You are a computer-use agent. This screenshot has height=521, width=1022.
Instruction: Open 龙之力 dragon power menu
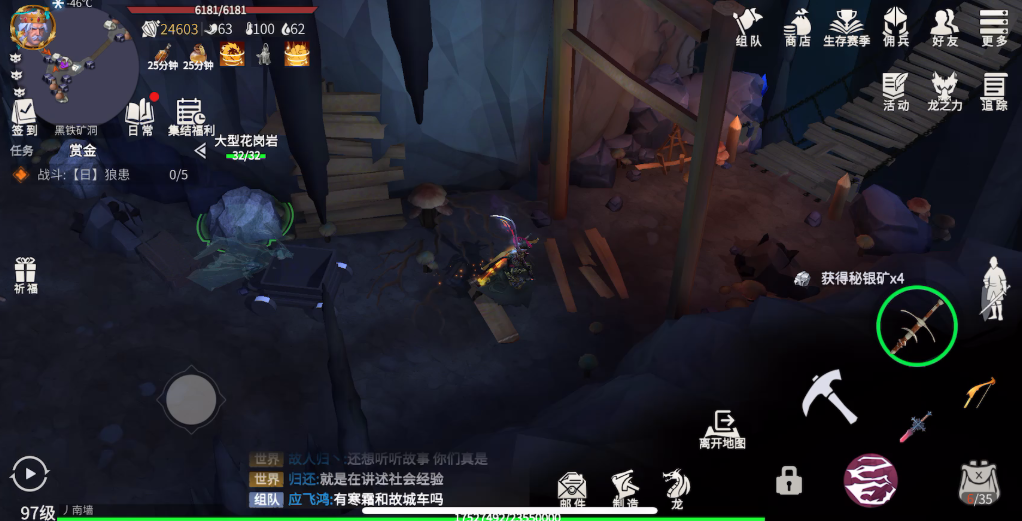(x=944, y=91)
